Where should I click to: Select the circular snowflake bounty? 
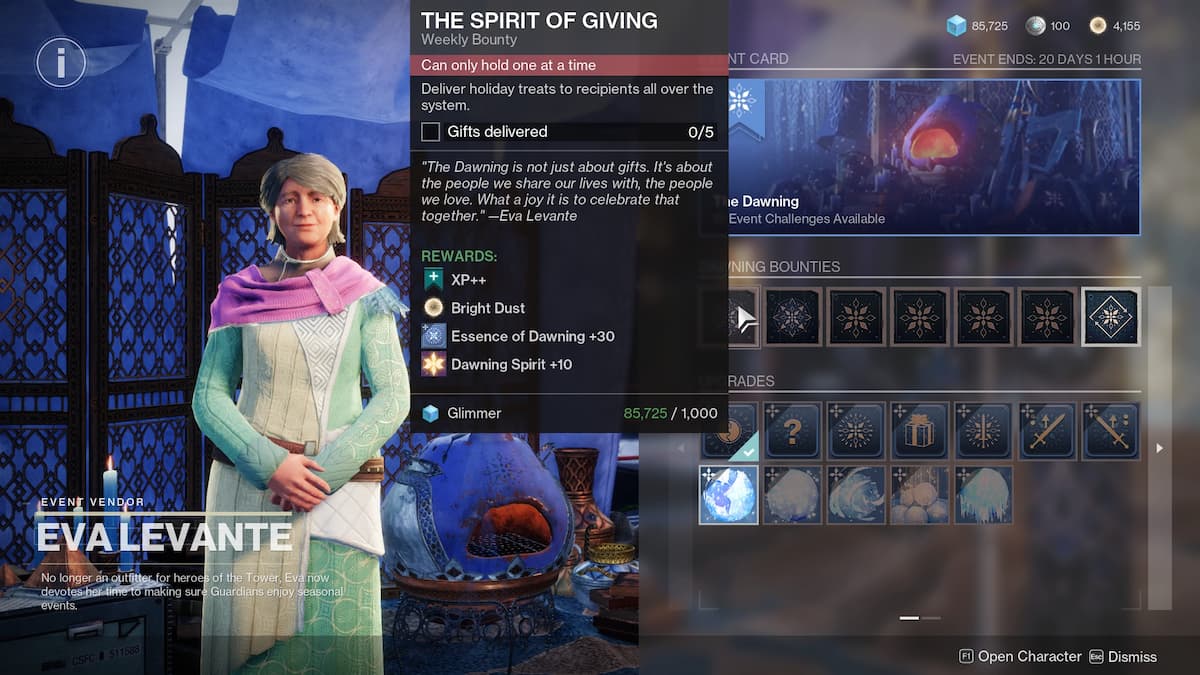(x=794, y=317)
